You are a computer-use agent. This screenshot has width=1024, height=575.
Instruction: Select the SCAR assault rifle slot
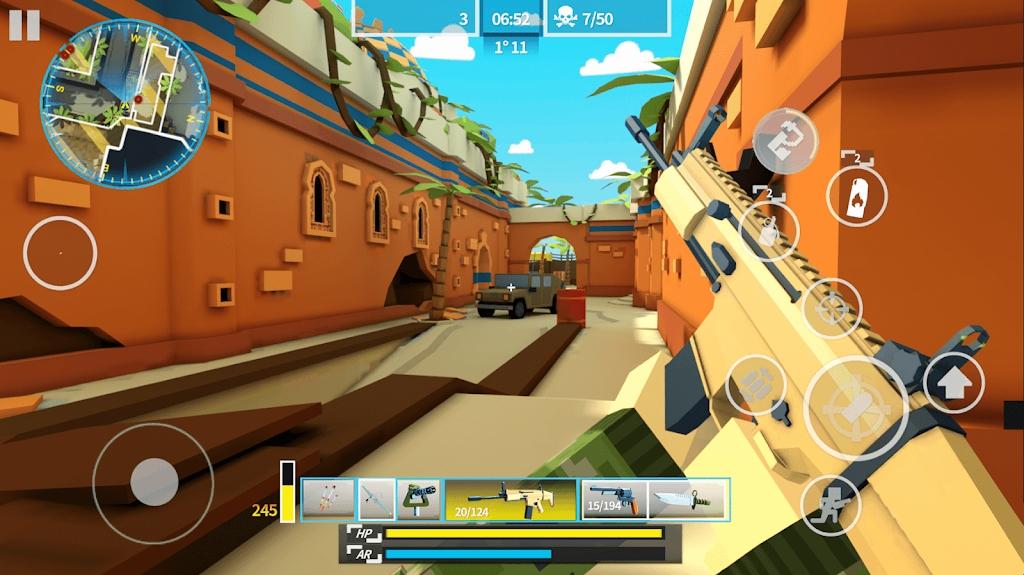click(510, 498)
